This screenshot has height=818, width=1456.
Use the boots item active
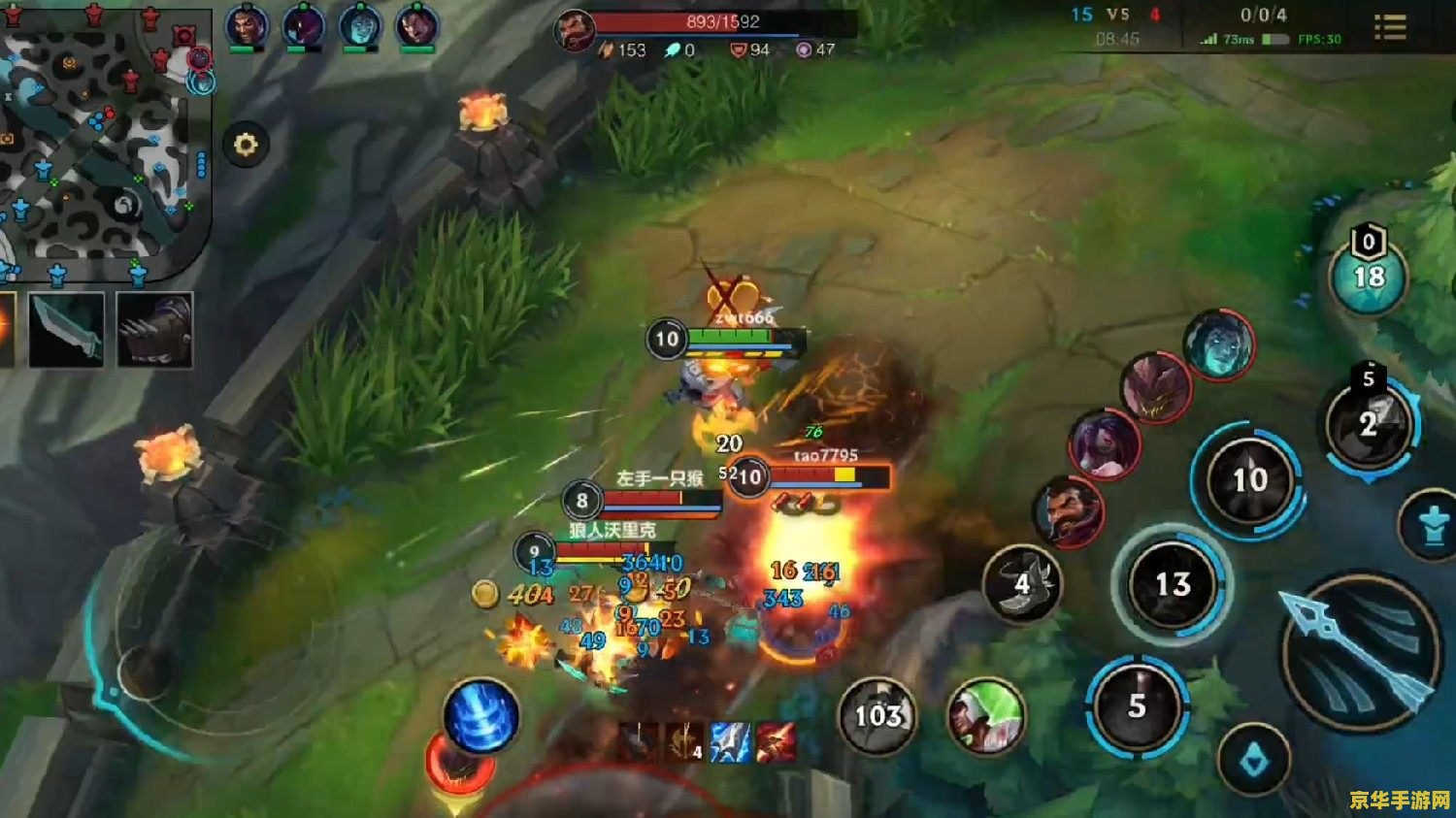click(x=1022, y=583)
